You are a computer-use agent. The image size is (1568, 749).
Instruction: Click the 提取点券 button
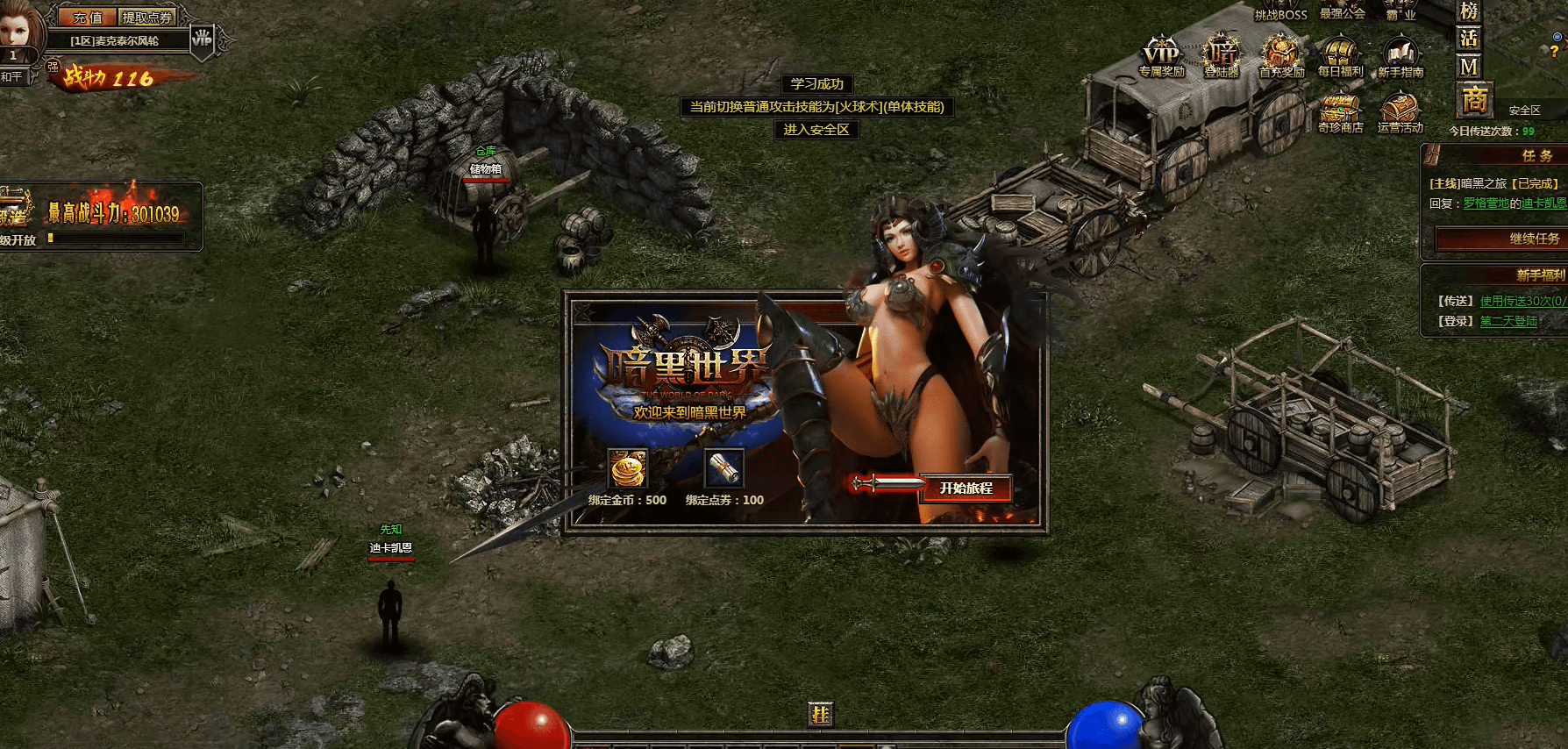click(147, 18)
